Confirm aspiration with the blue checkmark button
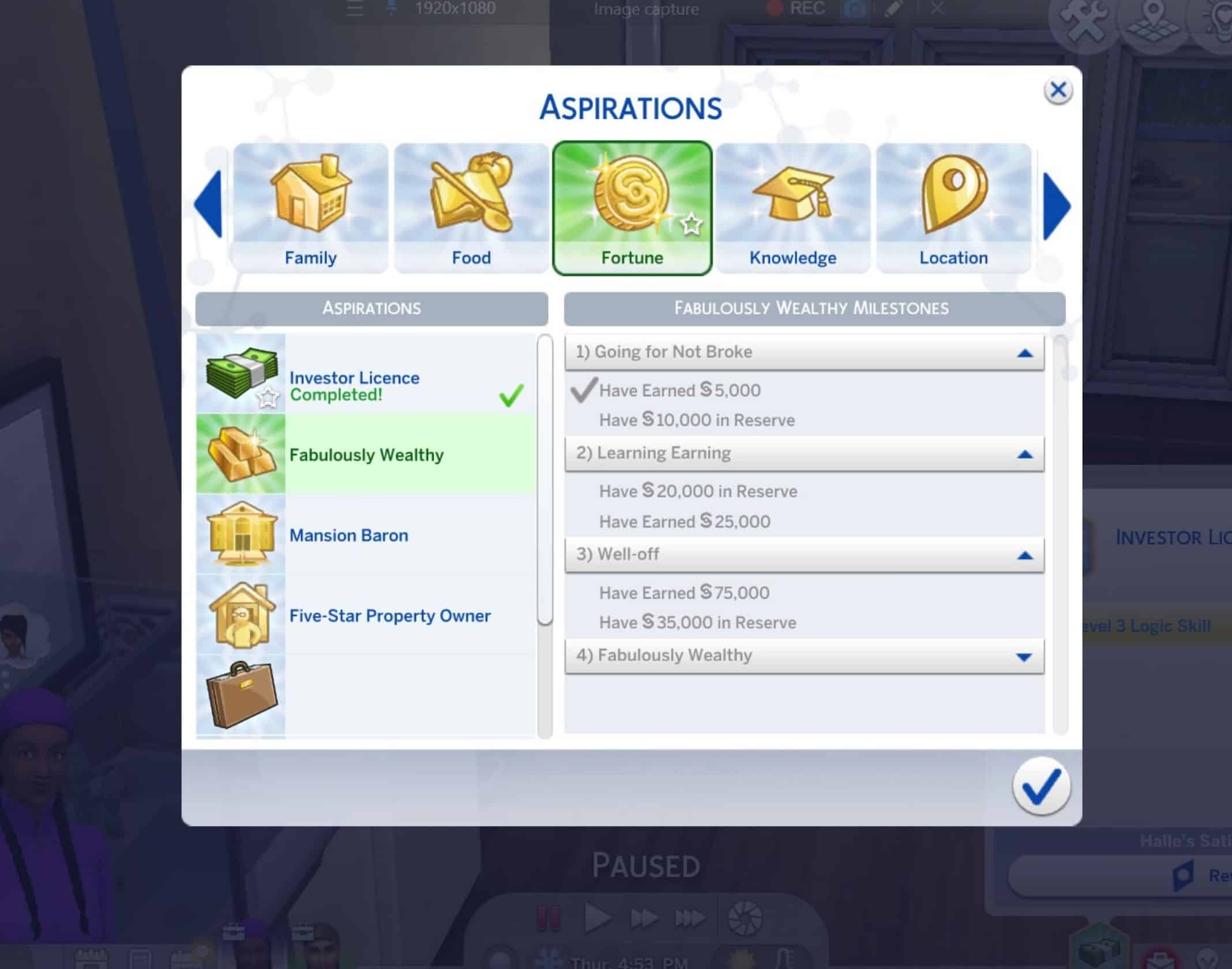The width and height of the screenshot is (1232, 969). [1041, 787]
